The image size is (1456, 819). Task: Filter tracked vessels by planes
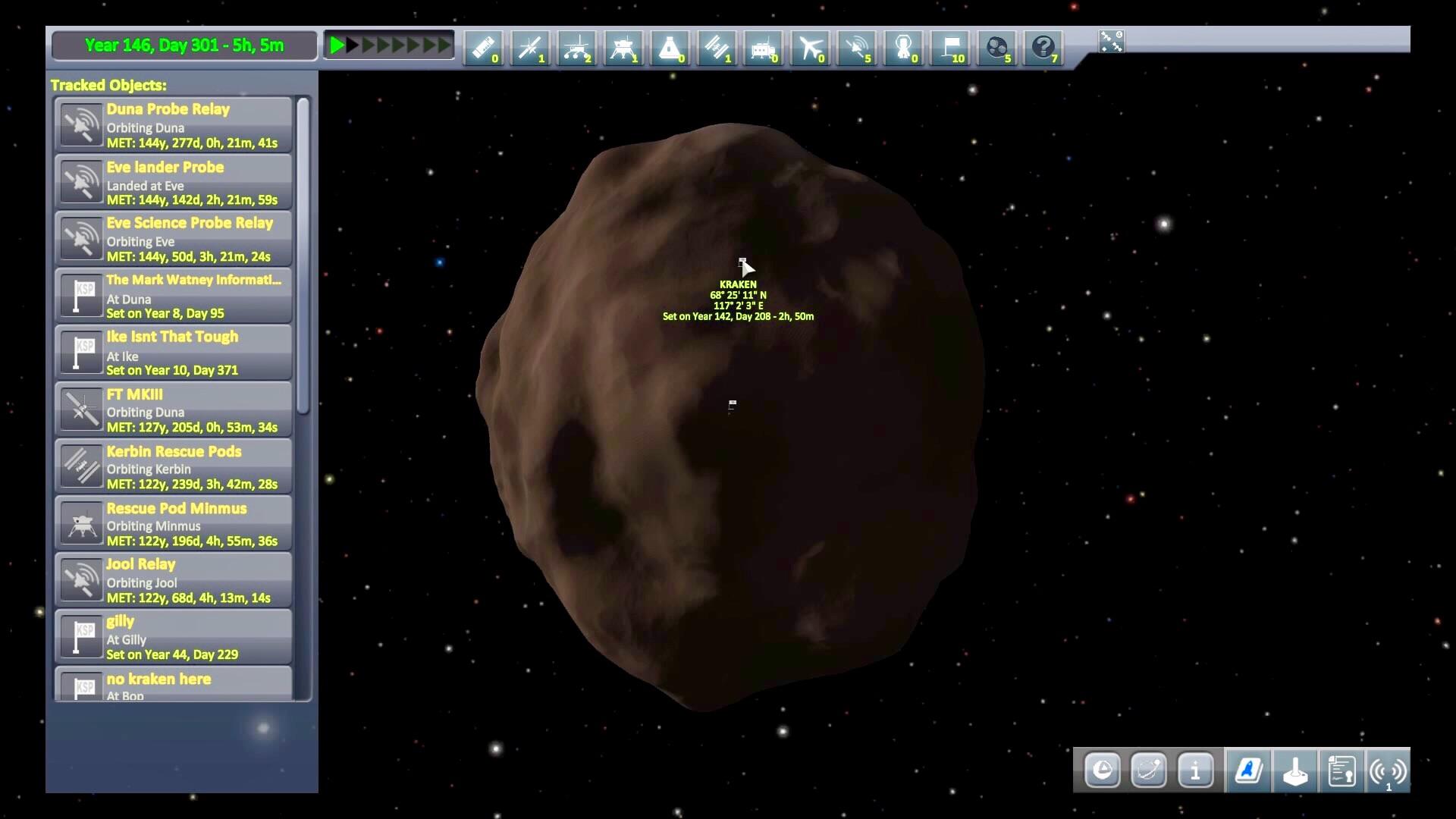pyautogui.click(x=810, y=48)
